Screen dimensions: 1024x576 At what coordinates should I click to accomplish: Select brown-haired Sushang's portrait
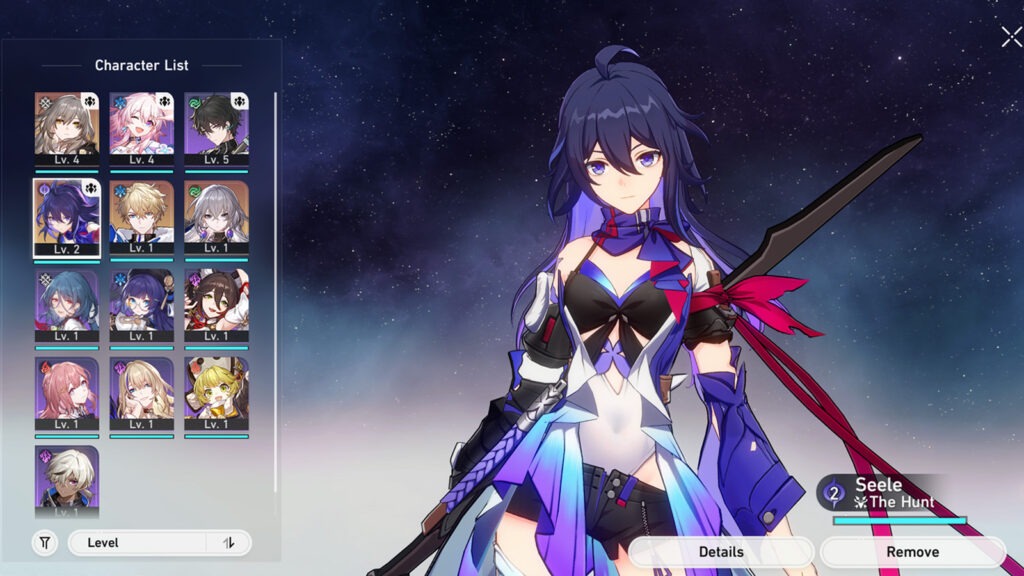point(216,305)
